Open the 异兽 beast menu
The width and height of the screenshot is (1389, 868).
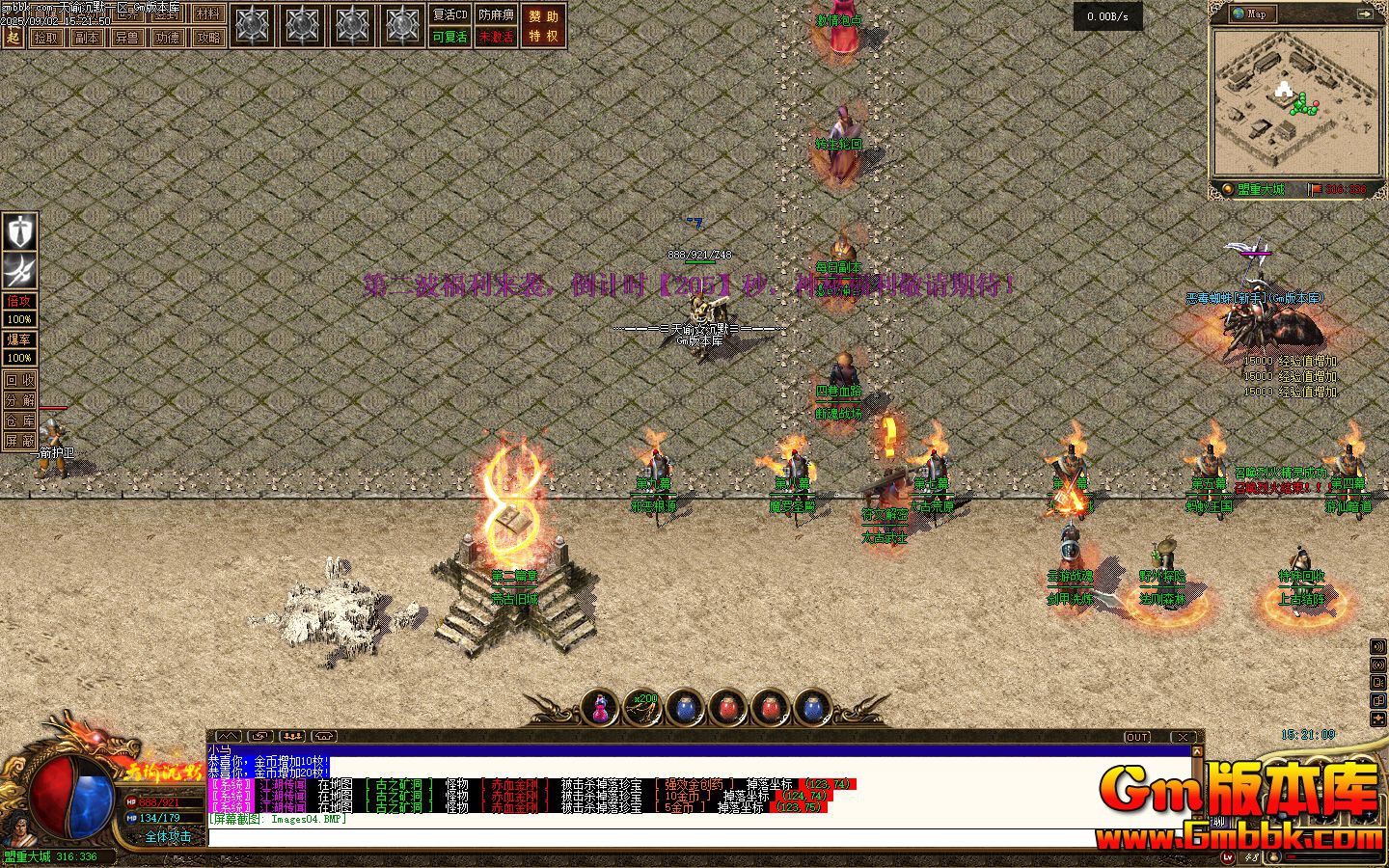click(126, 38)
